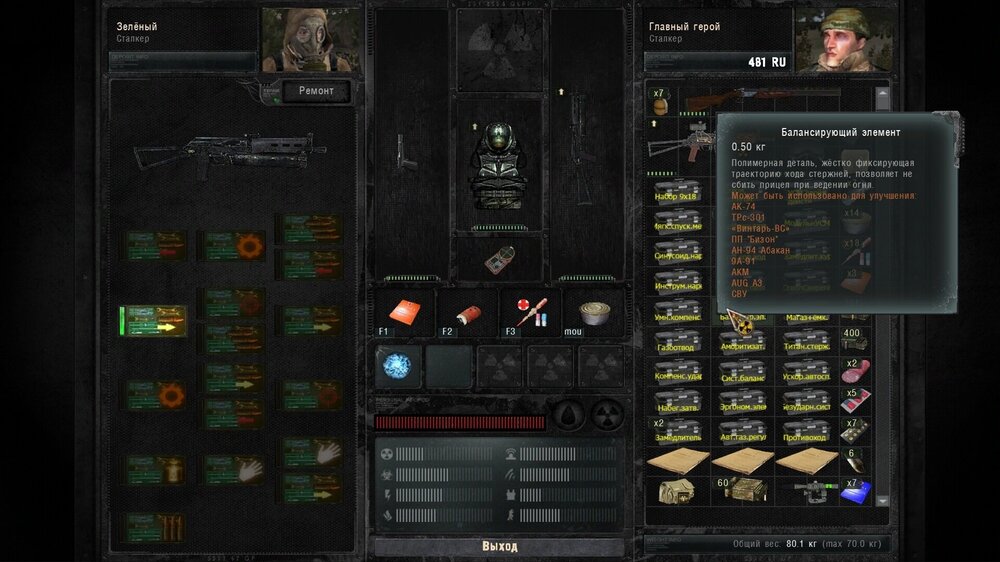This screenshot has width=1000, height=562.
Task: Choose the Противоход upgrade part
Action: tap(806, 432)
